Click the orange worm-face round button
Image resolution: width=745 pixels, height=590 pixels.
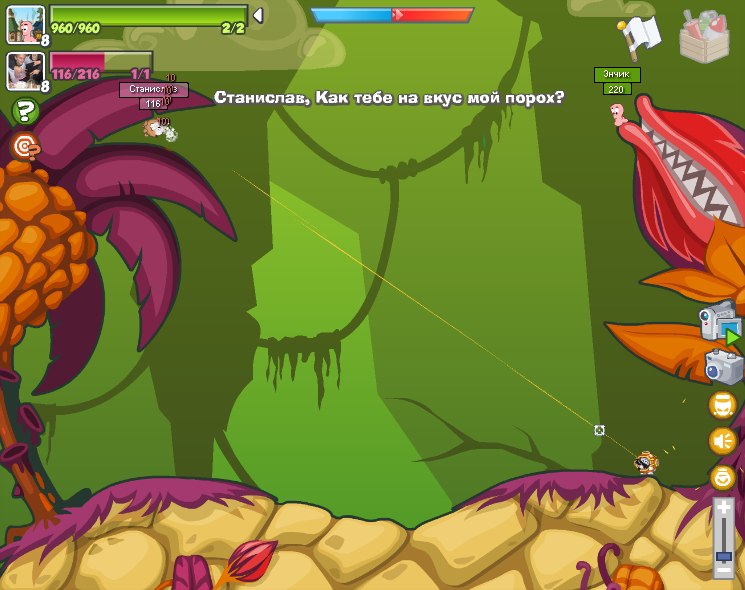[x=722, y=405]
